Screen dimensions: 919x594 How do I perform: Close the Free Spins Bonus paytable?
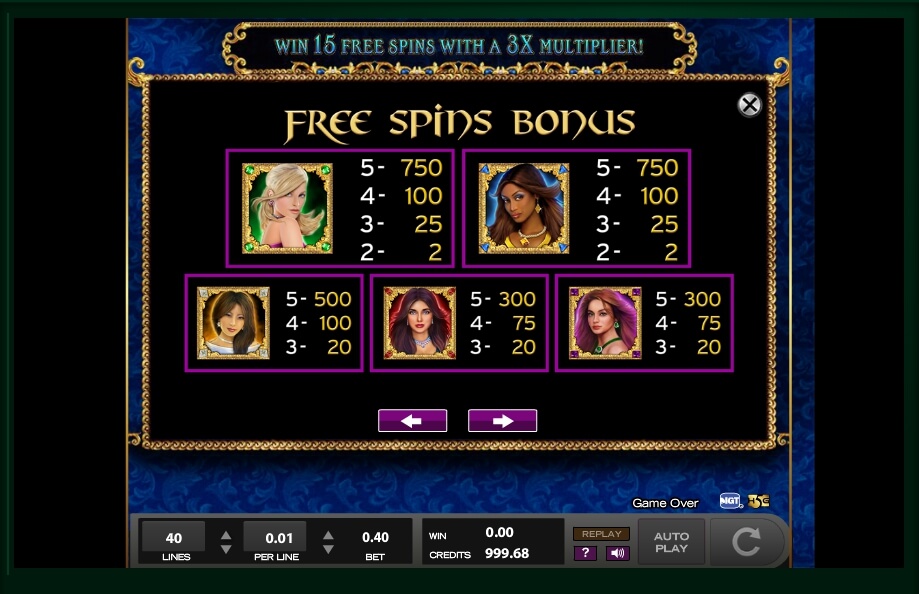749,105
